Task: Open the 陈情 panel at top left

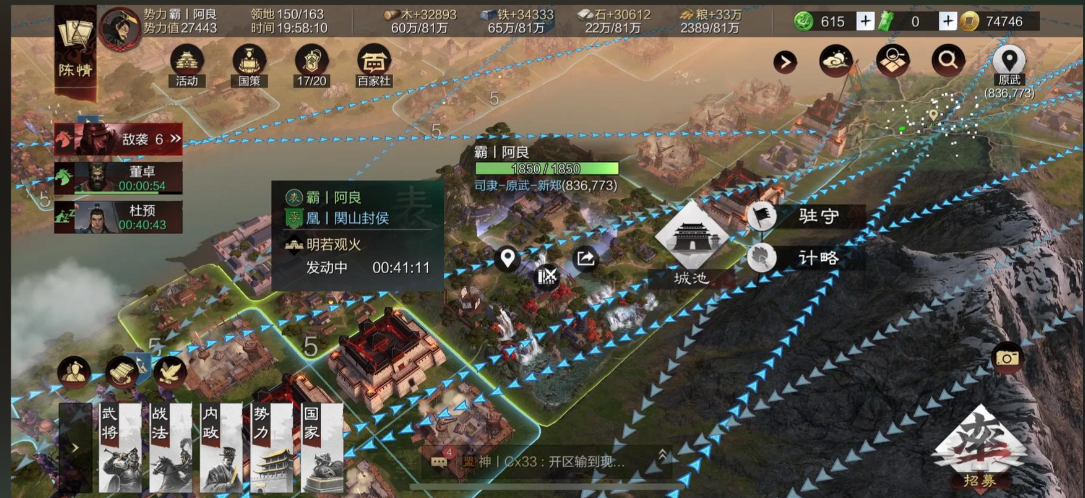Action: tap(75, 48)
